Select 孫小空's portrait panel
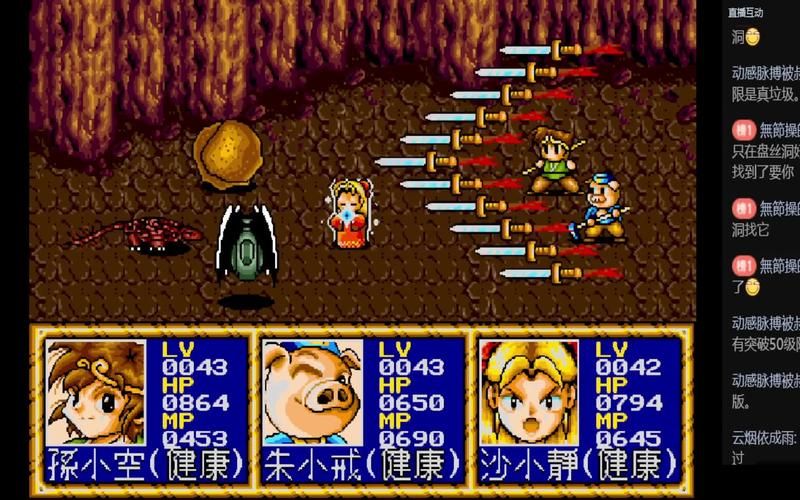This screenshot has width=800, height=500. [x=96, y=392]
